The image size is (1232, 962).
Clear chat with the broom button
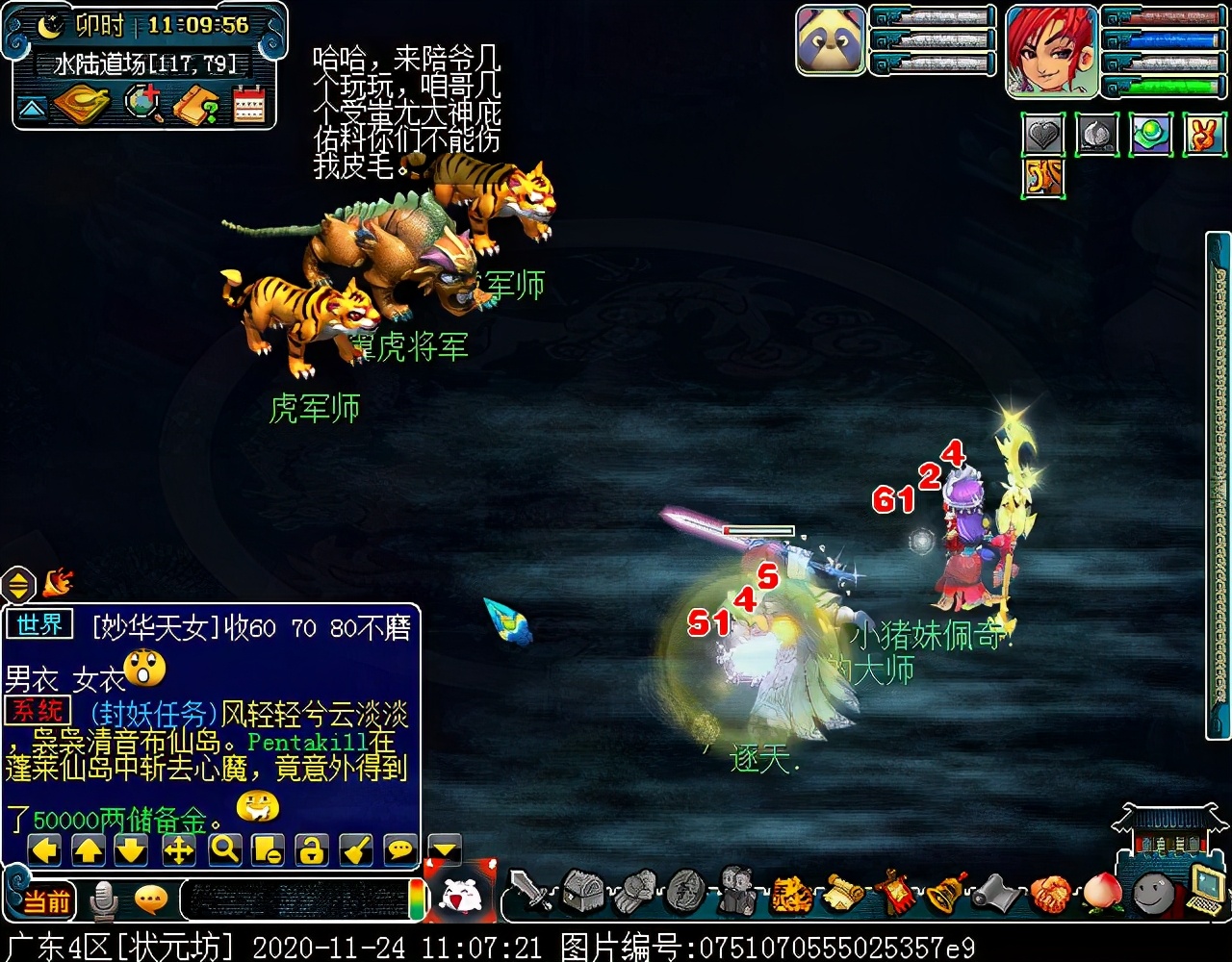(356, 849)
